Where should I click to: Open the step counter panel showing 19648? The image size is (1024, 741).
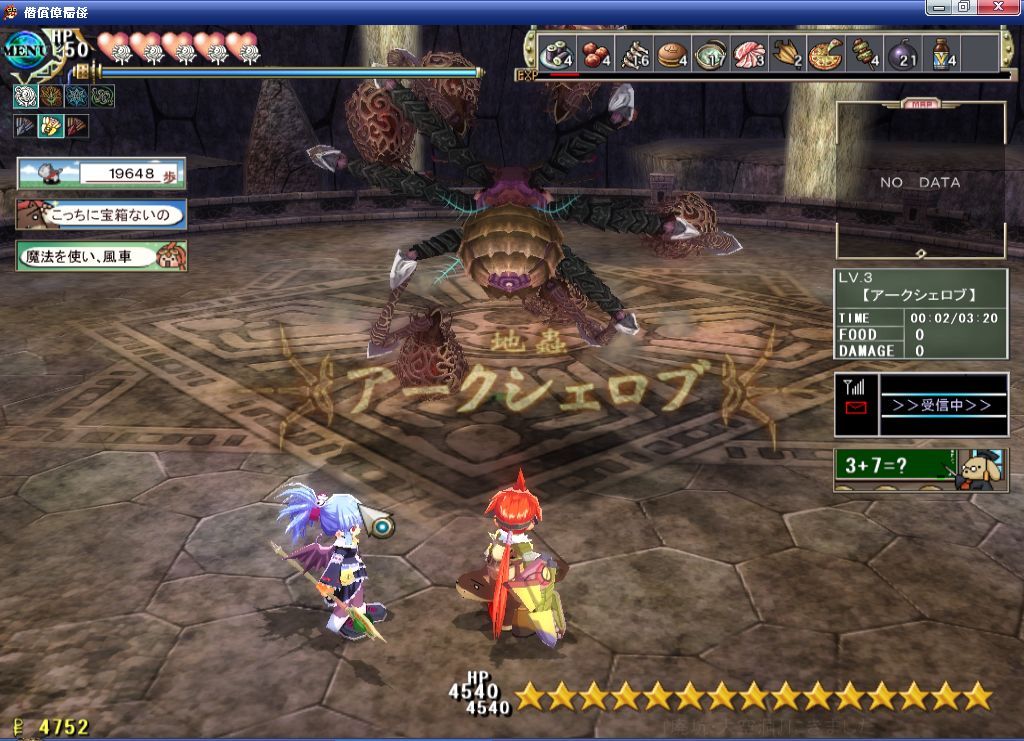[101, 173]
